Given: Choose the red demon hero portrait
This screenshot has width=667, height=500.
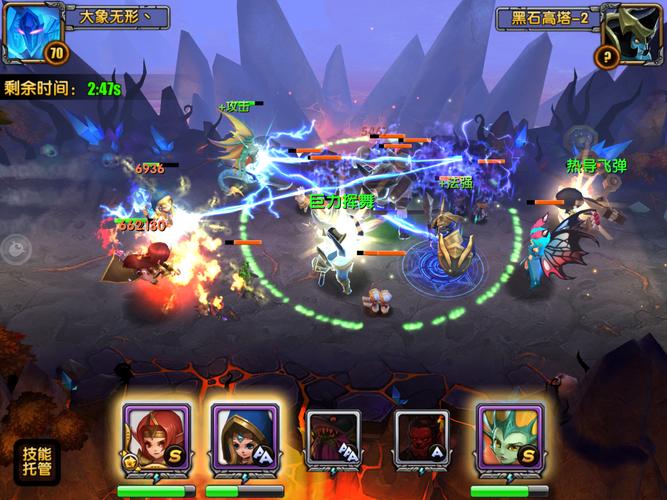Looking at the screenshot, I should pos(421,438).
